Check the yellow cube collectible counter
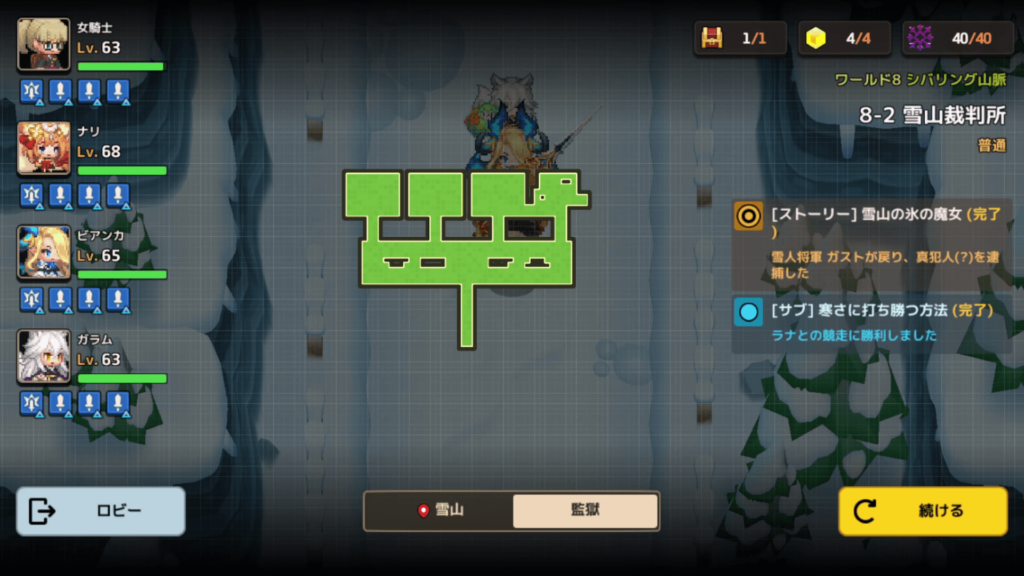Viewport: 1024px width, 576px height. [817, 38]
